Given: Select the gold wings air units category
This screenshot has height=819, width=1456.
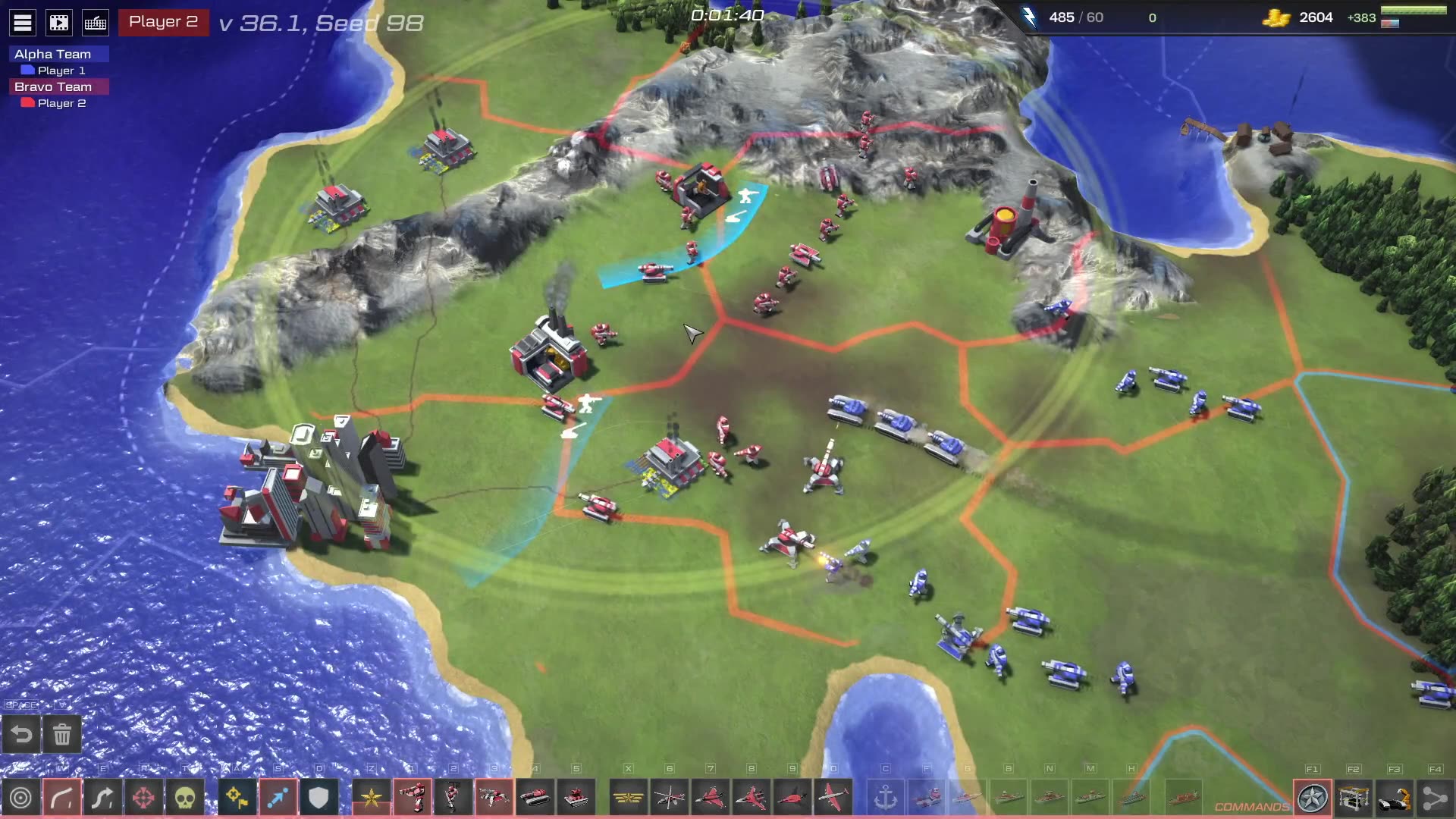Looking at the screenshot, I should [628, 798].
